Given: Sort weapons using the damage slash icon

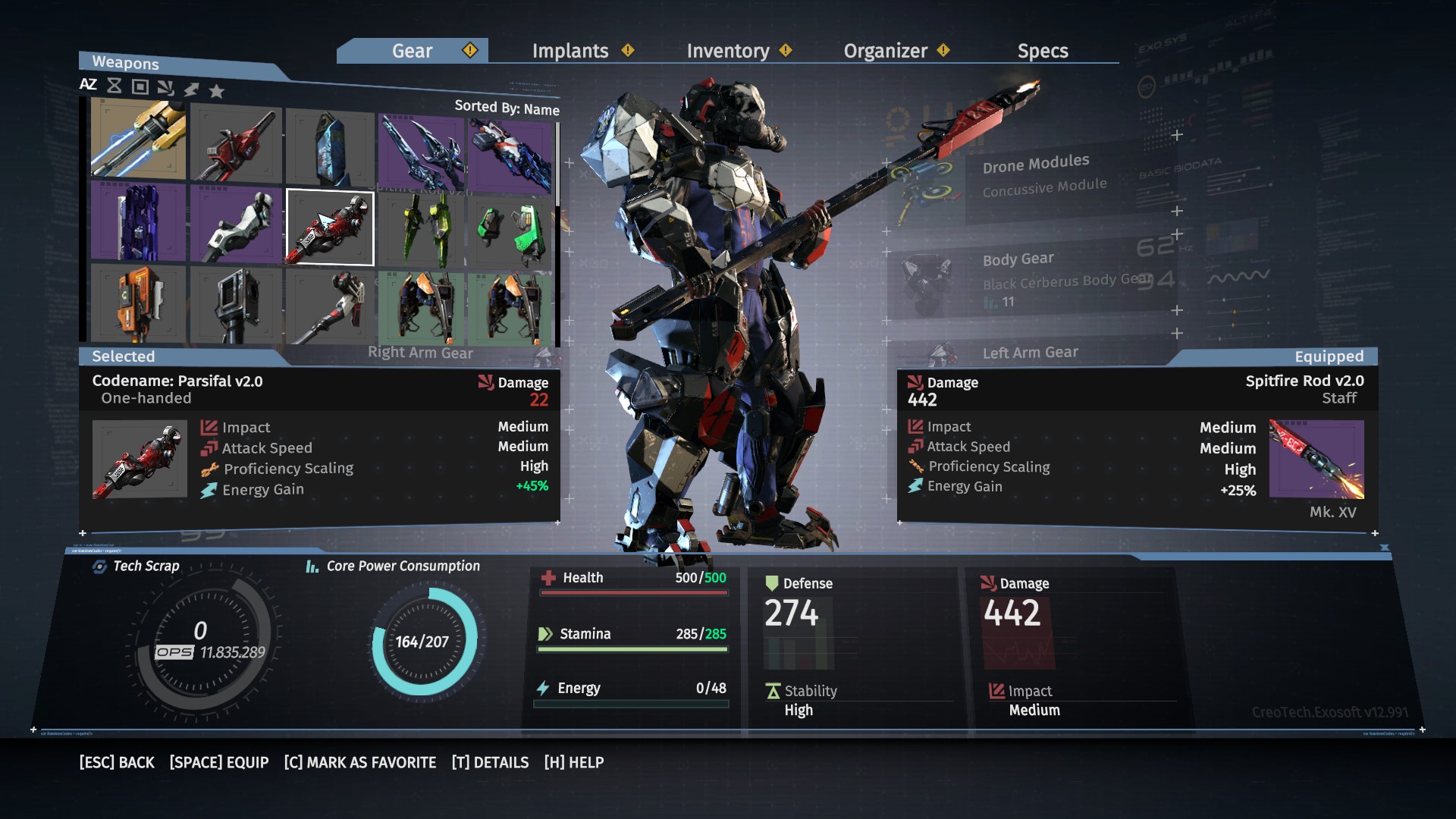Looking at the screenshot, I should 165,88.
